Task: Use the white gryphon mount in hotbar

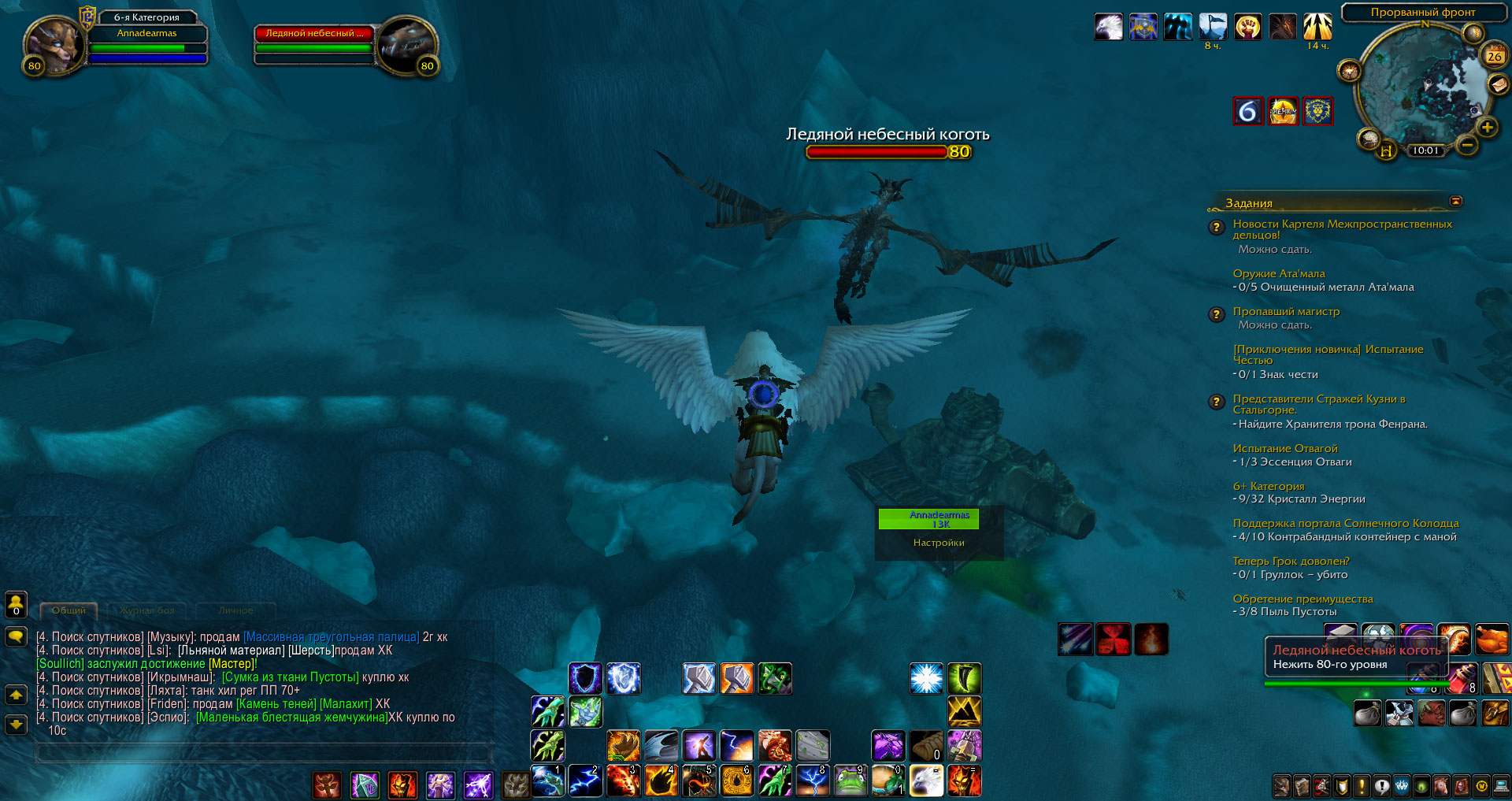Action: 926,781
